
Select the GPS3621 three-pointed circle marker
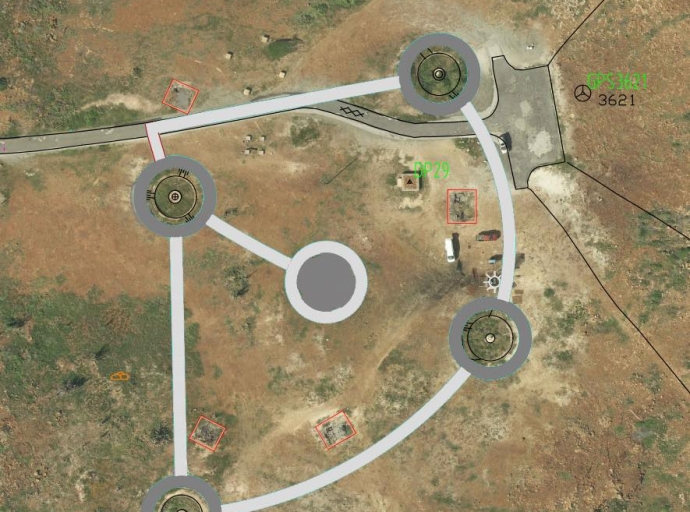click(x=581, y=93)
